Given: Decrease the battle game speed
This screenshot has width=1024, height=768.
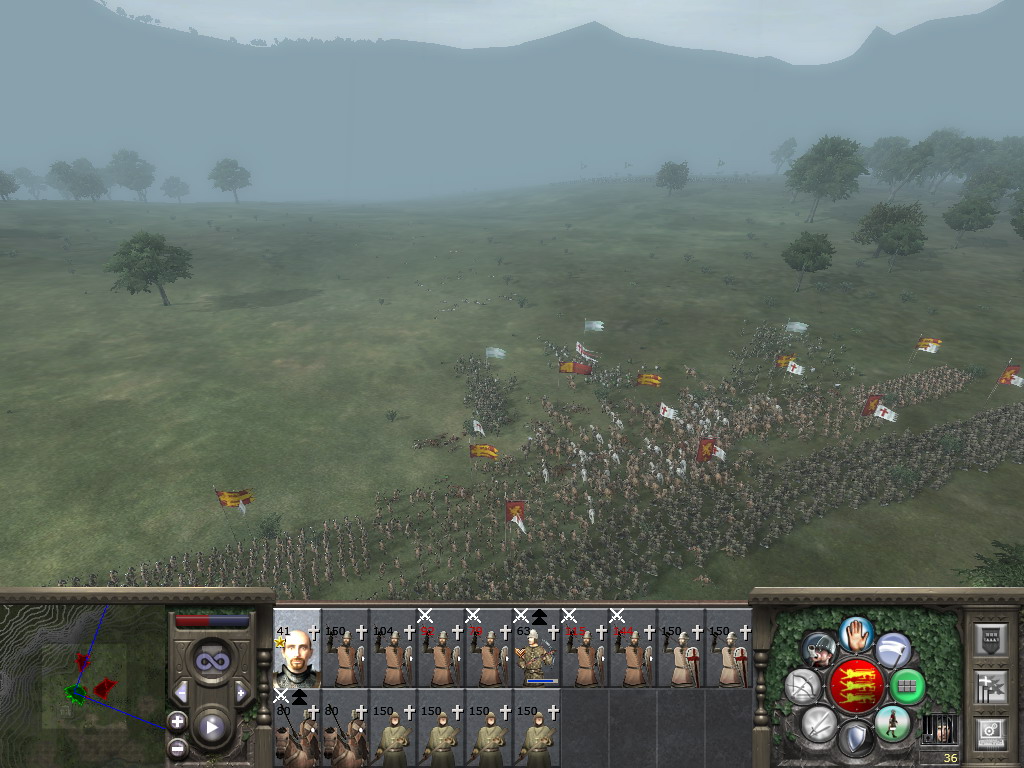Looking at the screenshot, I should click(181, 692).
